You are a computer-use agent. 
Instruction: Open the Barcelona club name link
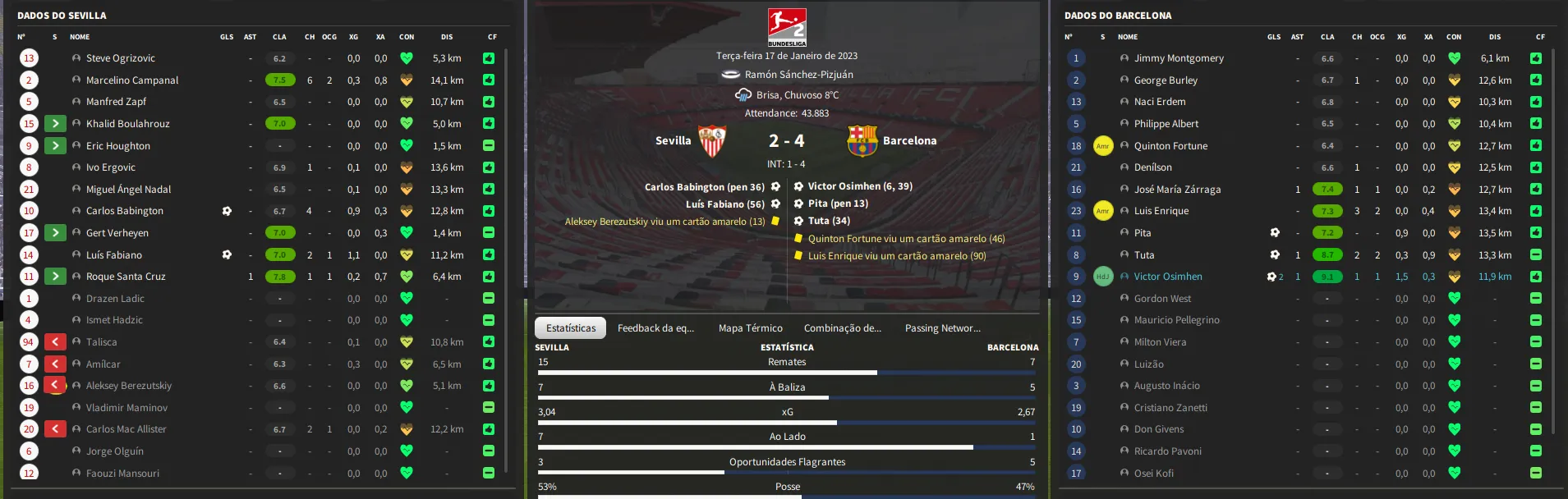pyautogui.click(x=909, y=140)
